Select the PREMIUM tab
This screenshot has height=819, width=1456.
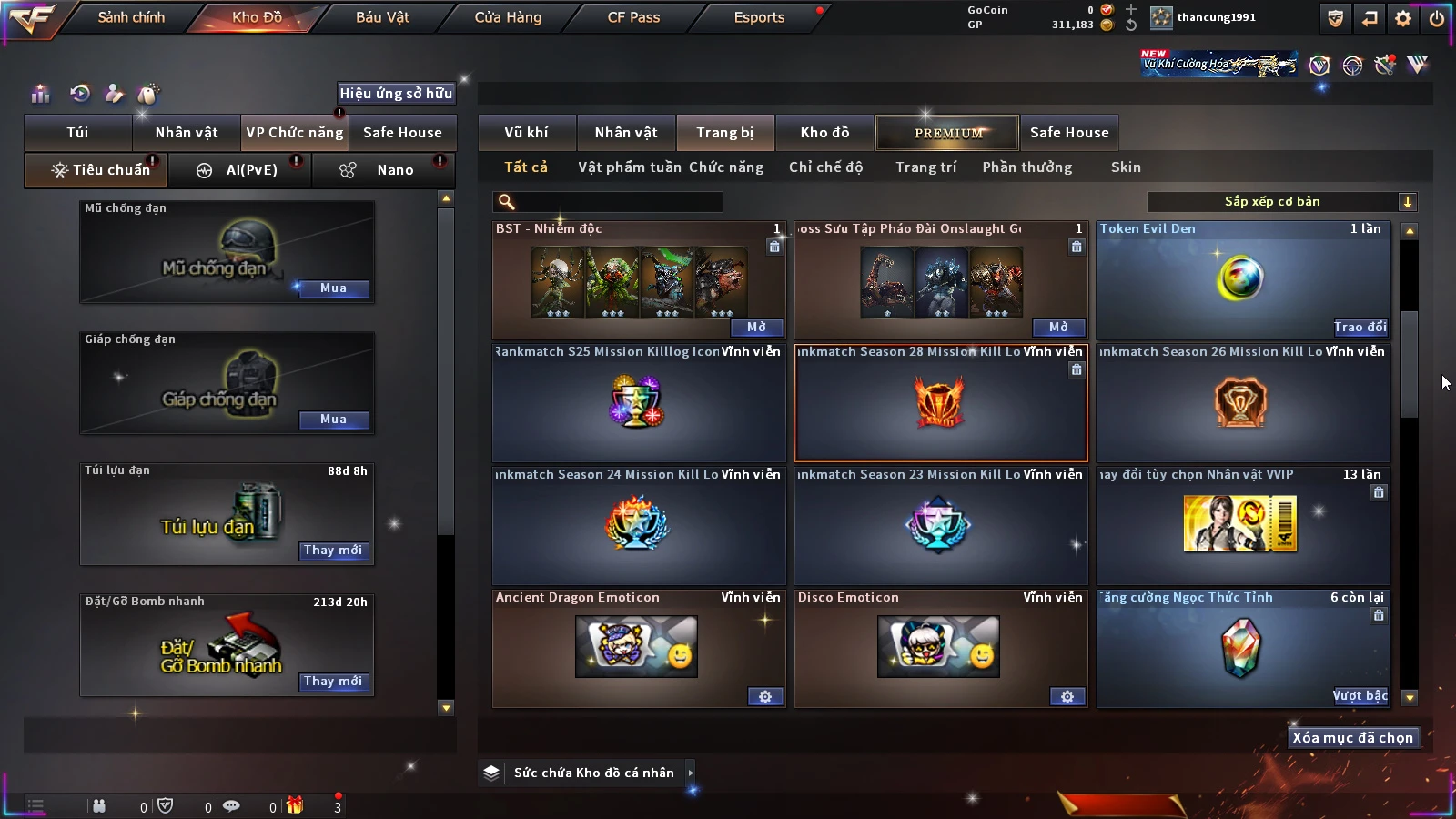click(947, 133)
